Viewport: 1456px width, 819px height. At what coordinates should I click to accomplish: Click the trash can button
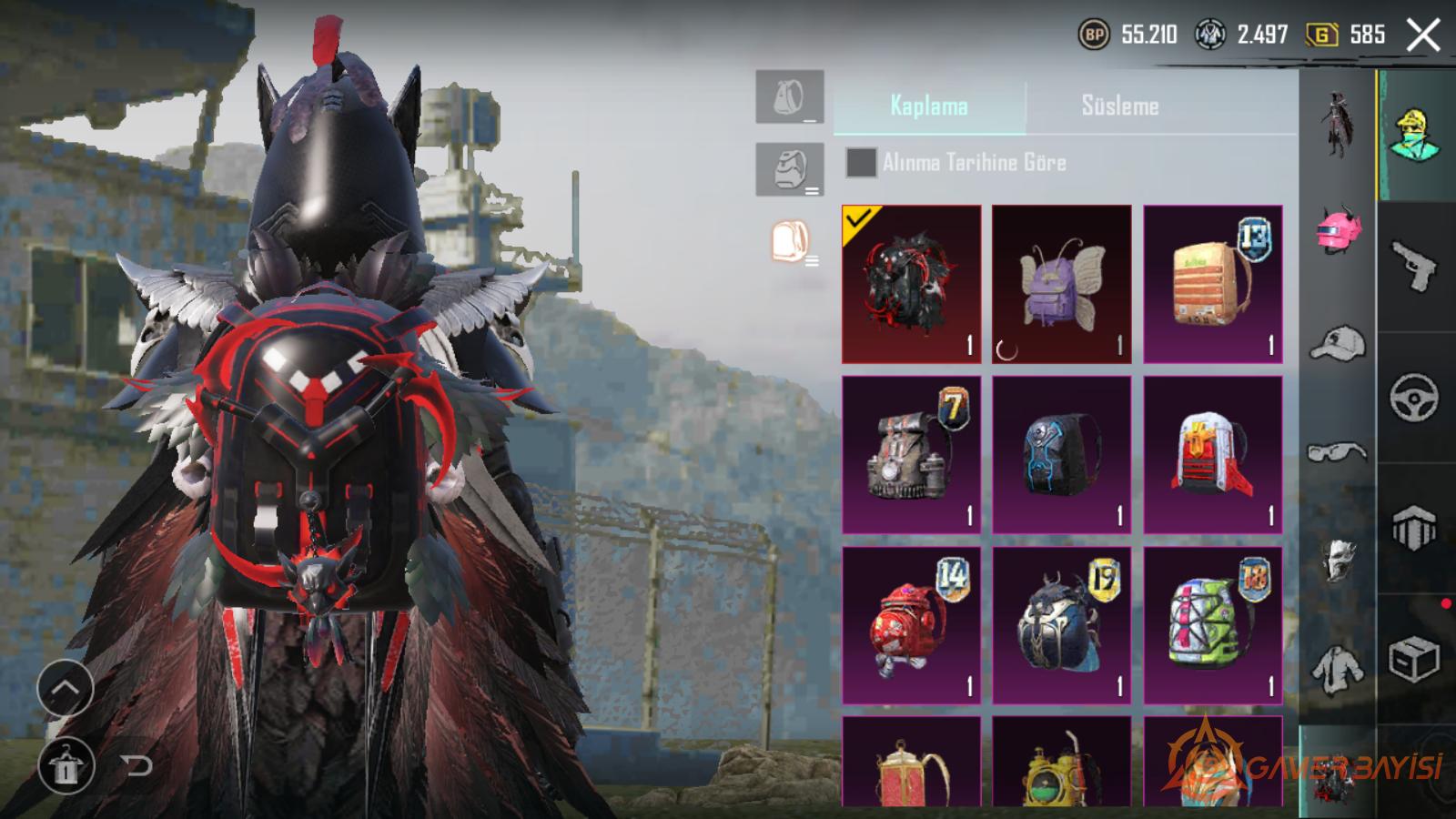pyautogui.click(x=65, y=767)
